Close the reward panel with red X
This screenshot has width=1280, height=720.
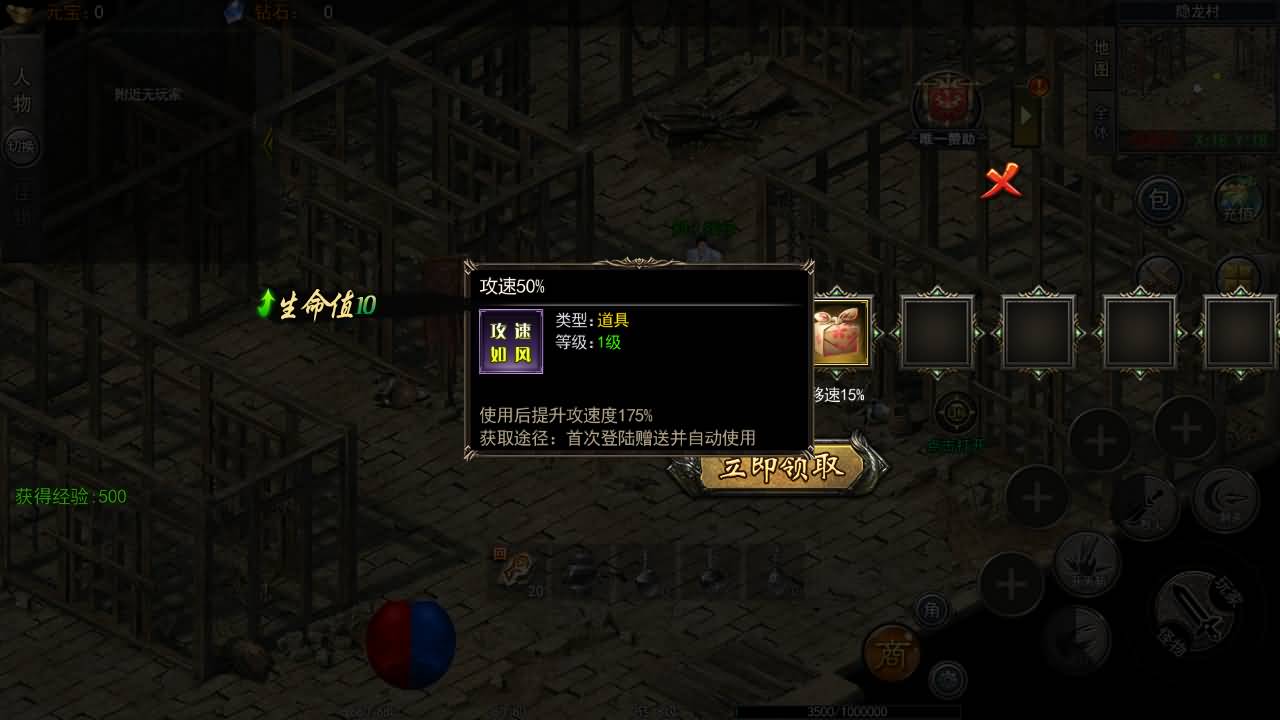pyautogui.click(x=1001, y=182)
